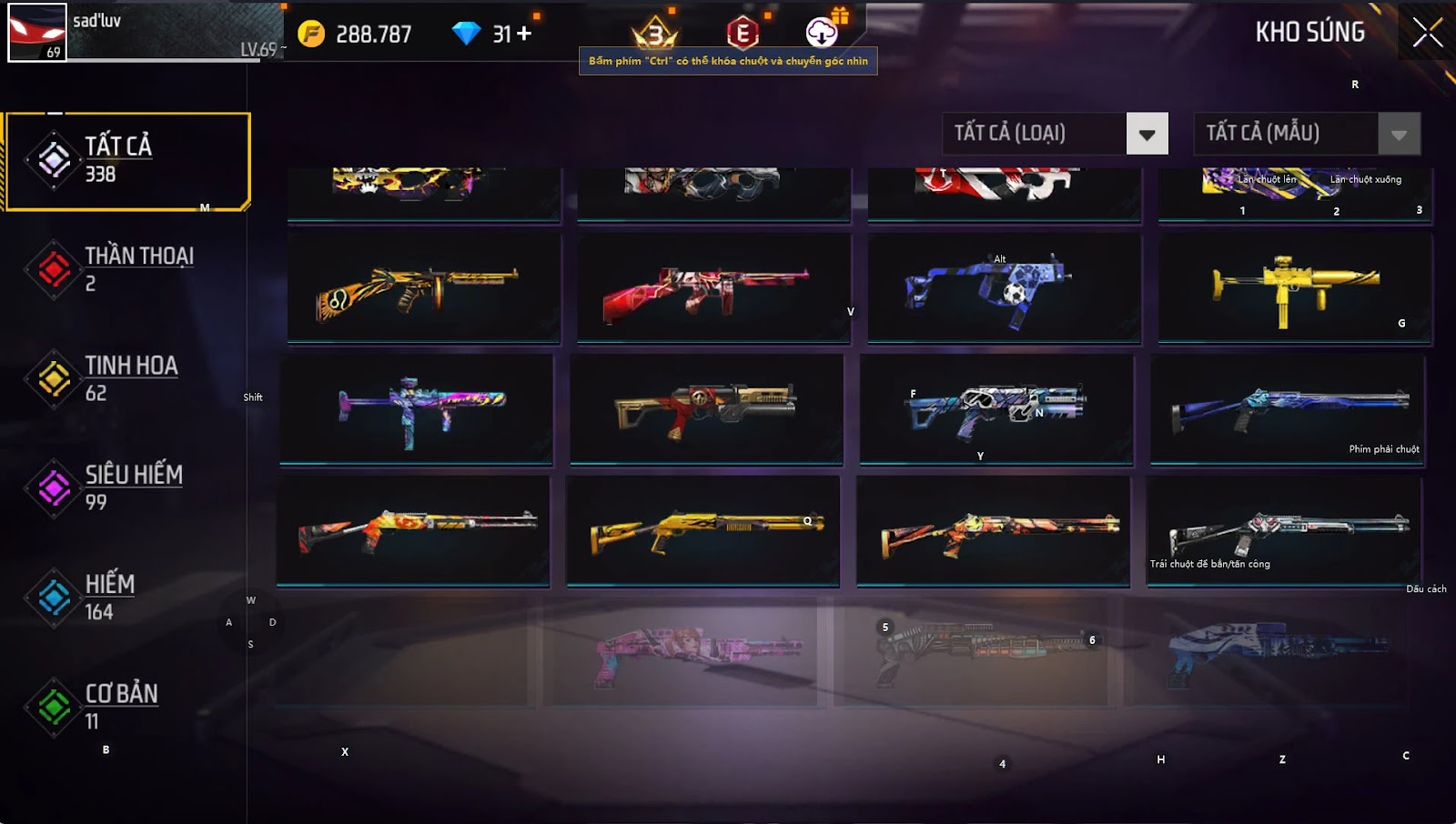The height and width of the screenshot is (824, 1456).
Task: Click the cloud download icon
Action: pos(822,34)
